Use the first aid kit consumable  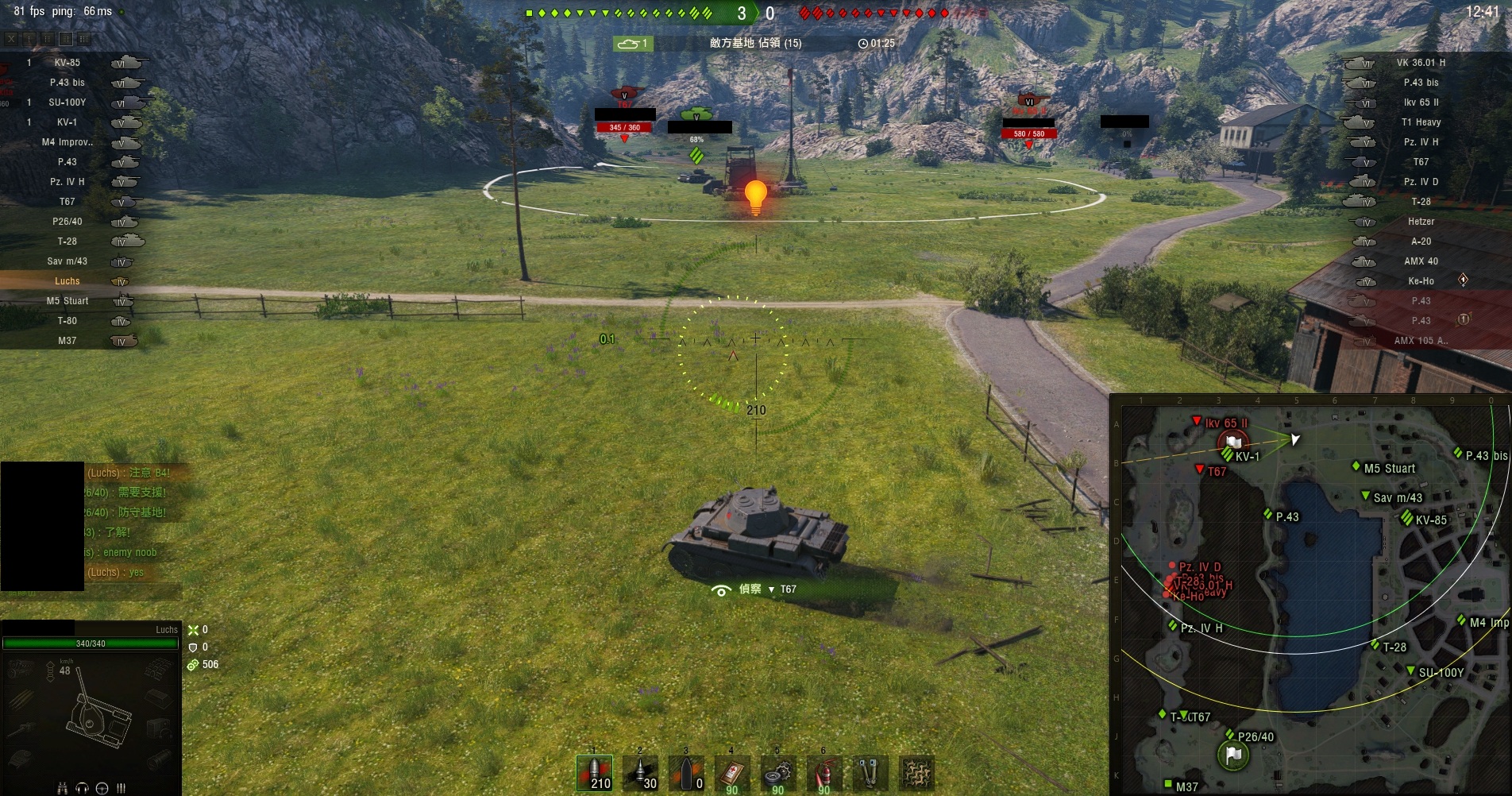click(732, 773)
